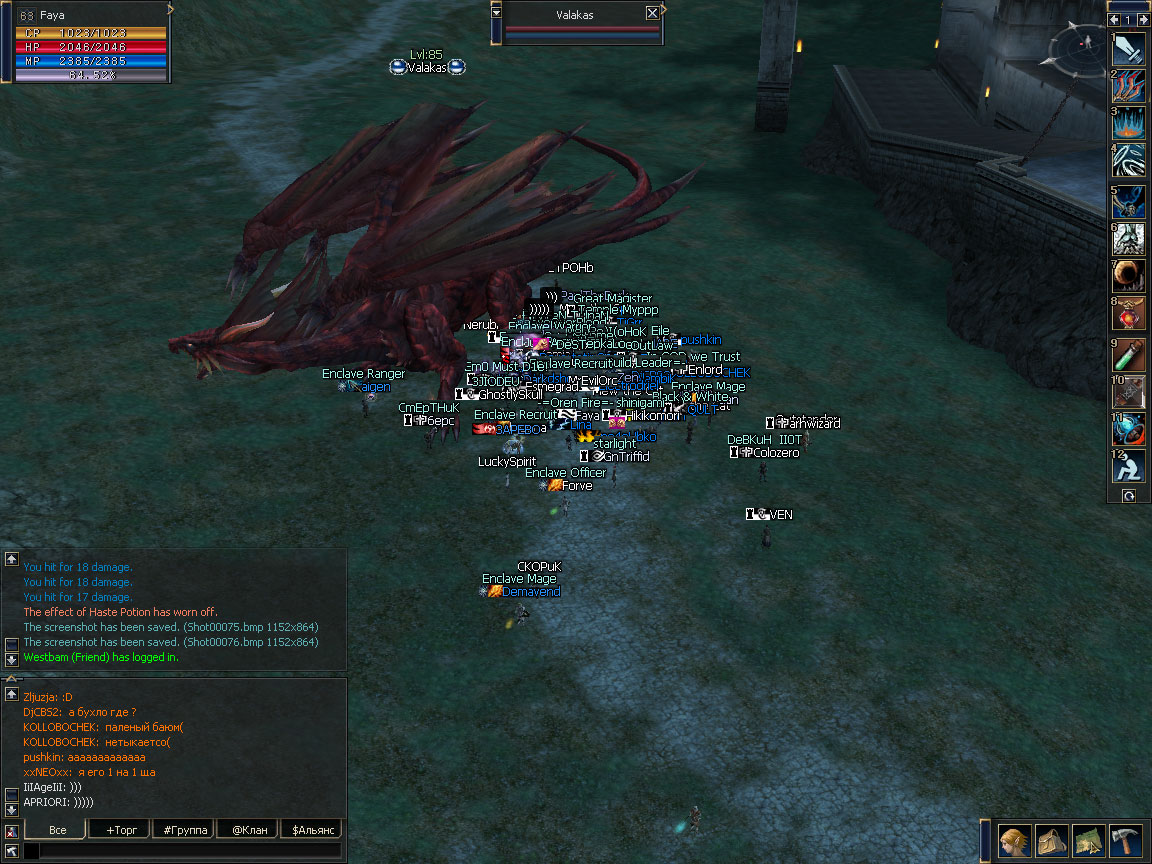Switch to the @Клан chat tab
1152x864 pixels.
click(x=249, y=830)
